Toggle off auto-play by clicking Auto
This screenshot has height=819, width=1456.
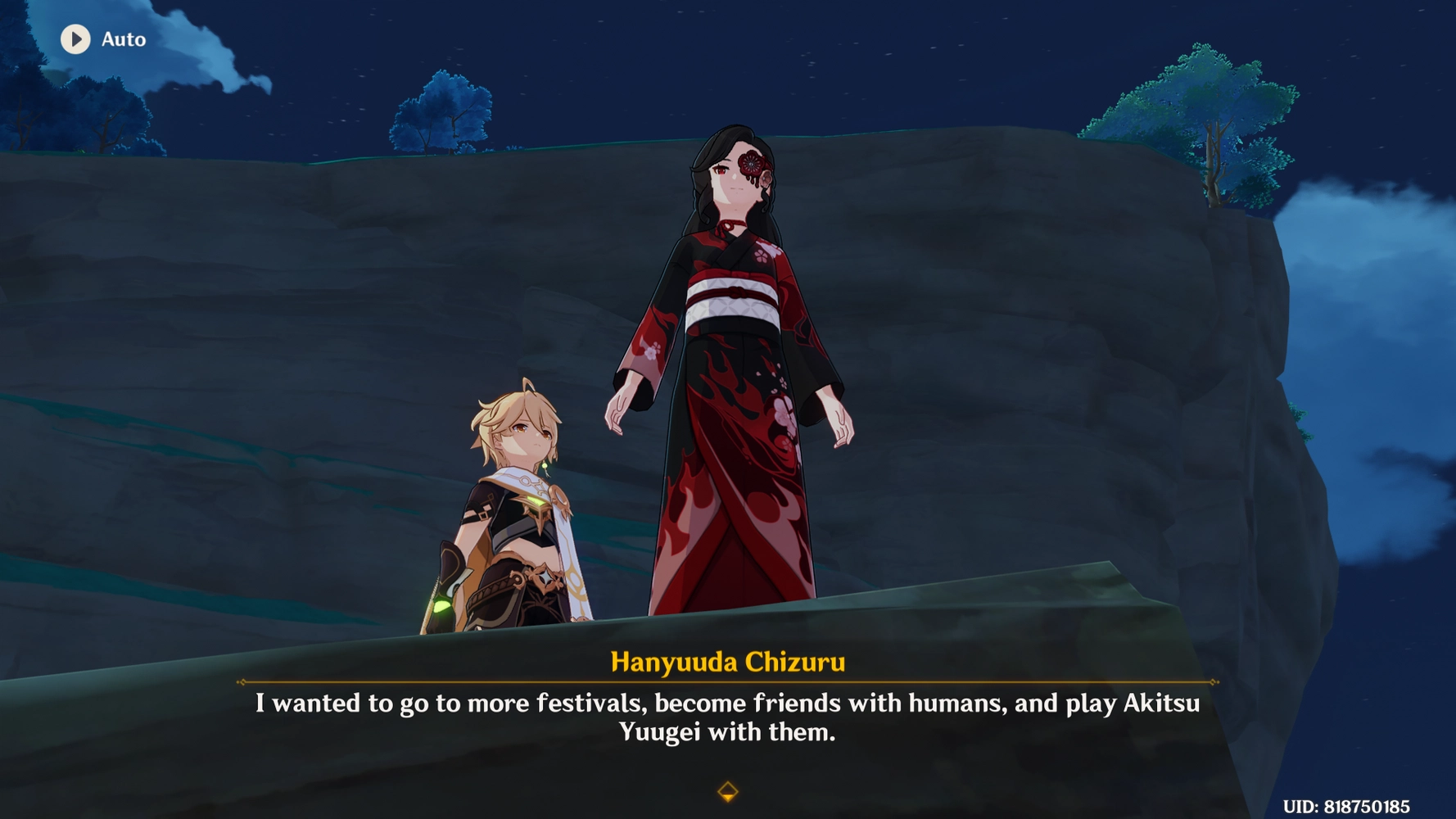123,39
